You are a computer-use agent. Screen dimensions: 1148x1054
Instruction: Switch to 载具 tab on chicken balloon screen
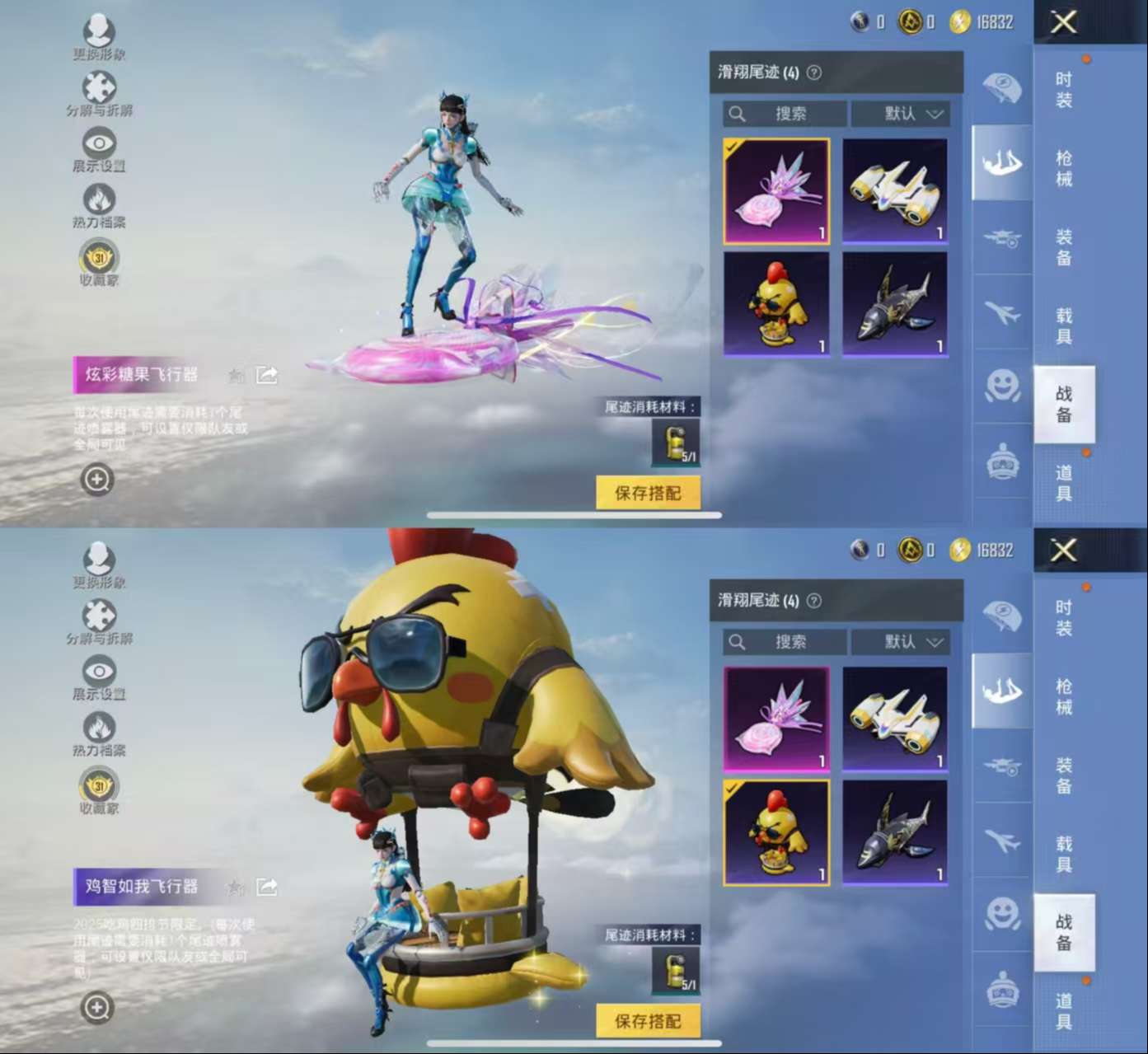(1064, 854)
